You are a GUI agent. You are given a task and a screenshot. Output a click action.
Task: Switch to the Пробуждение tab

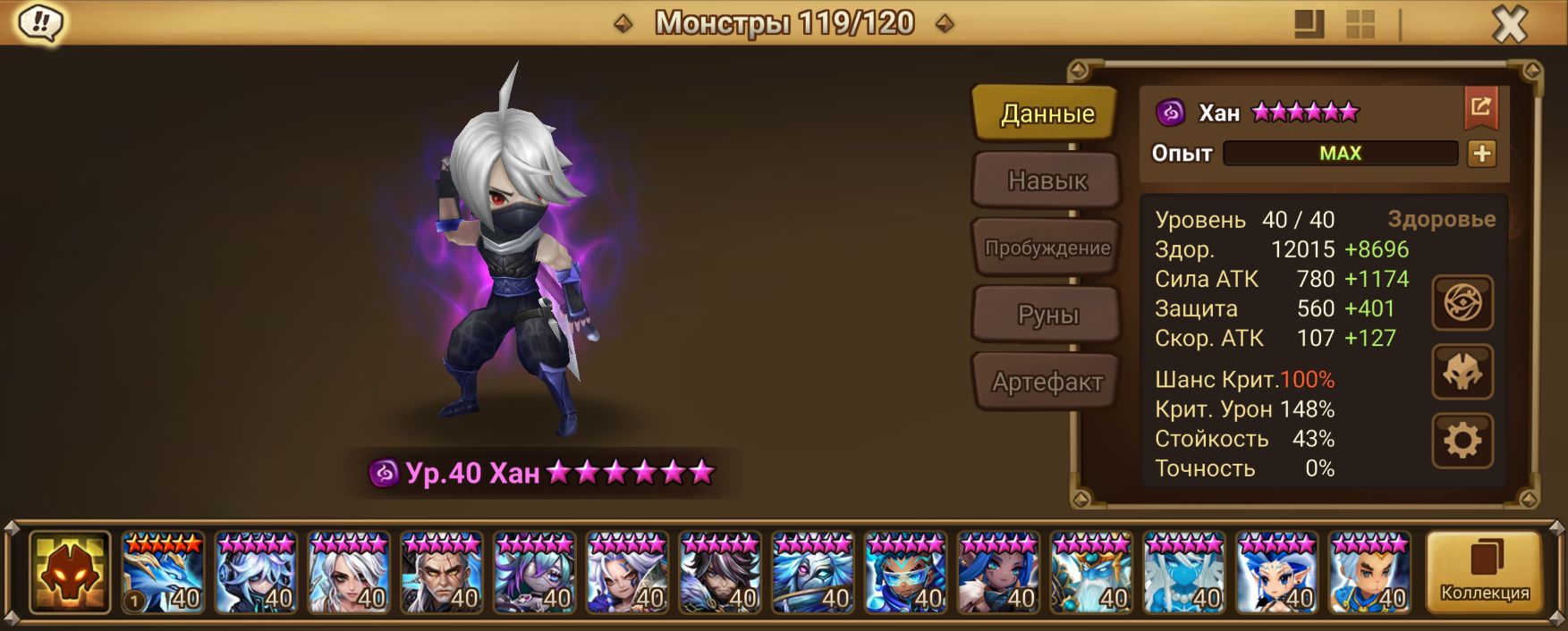click(x=1047, y=248)
